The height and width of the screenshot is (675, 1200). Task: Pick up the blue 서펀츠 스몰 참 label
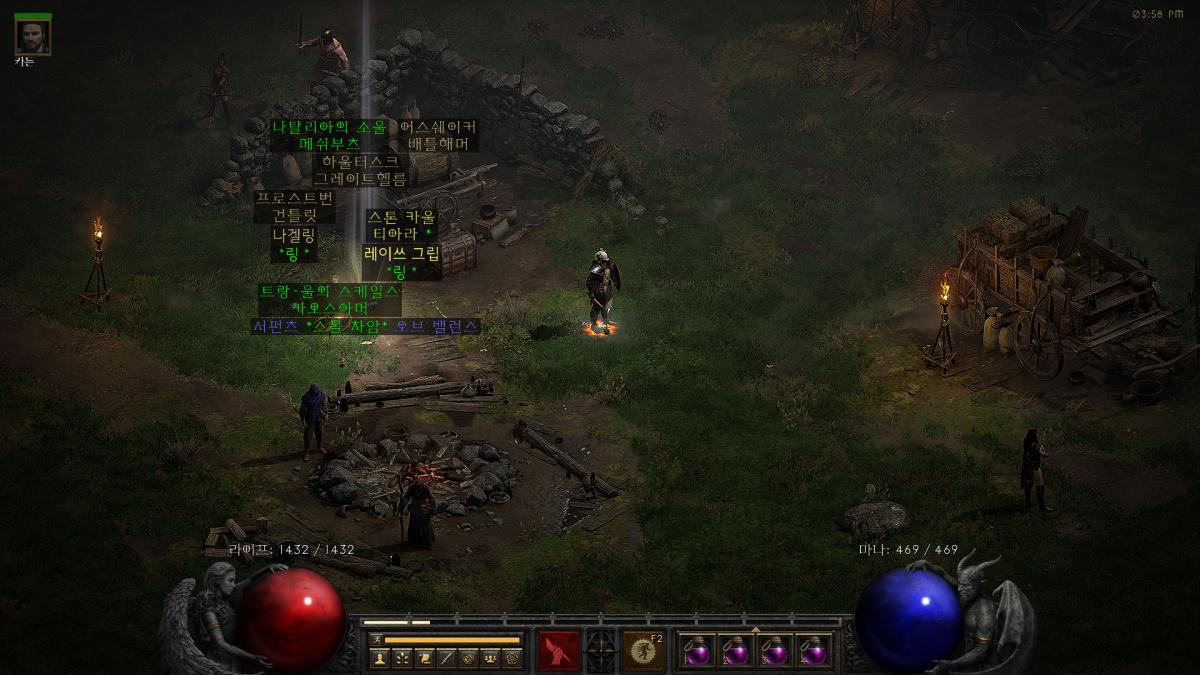366,326
